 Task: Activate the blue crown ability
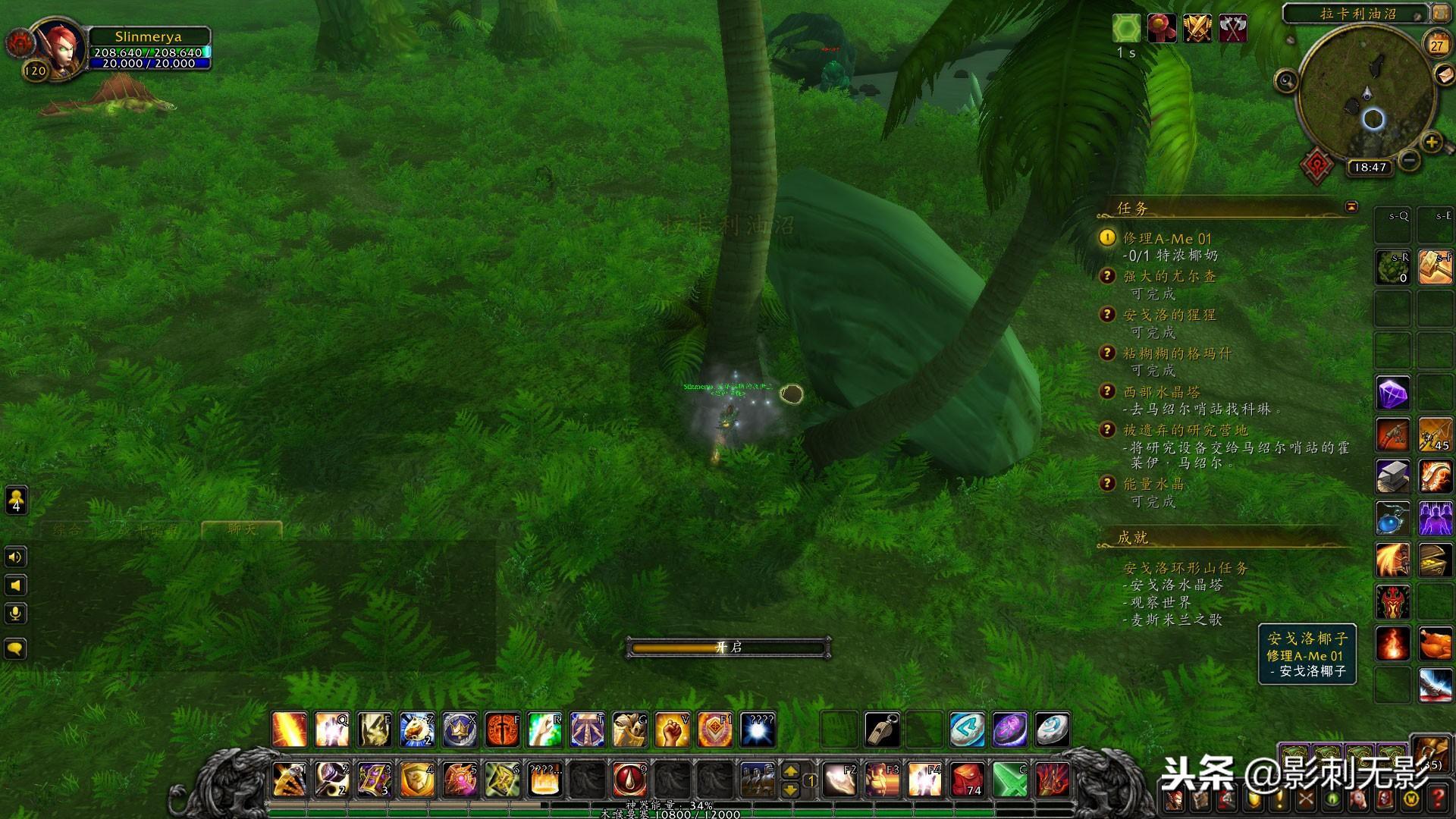[x=460, y=730]
